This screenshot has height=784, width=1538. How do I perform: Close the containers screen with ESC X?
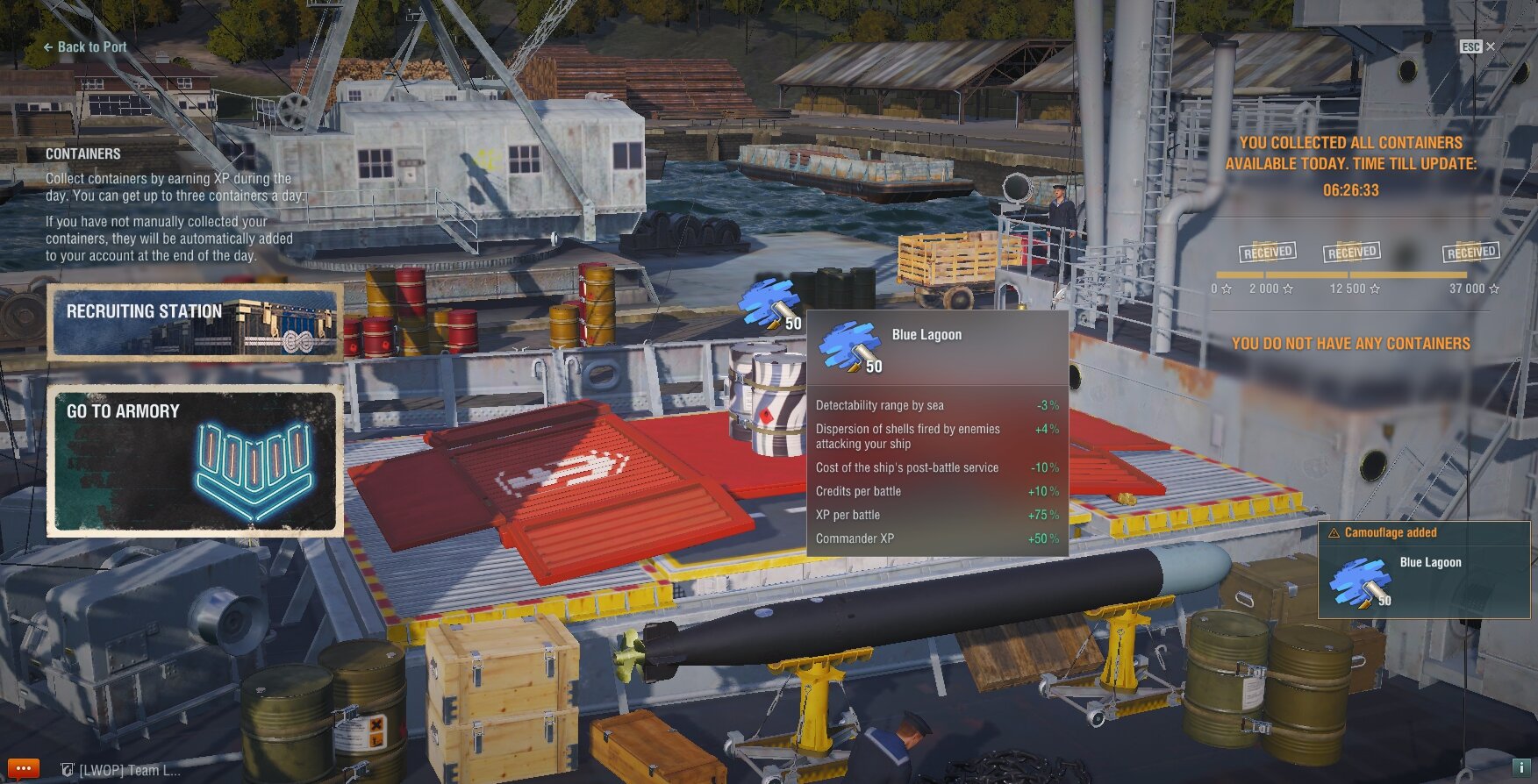(x=1478, y=46)
